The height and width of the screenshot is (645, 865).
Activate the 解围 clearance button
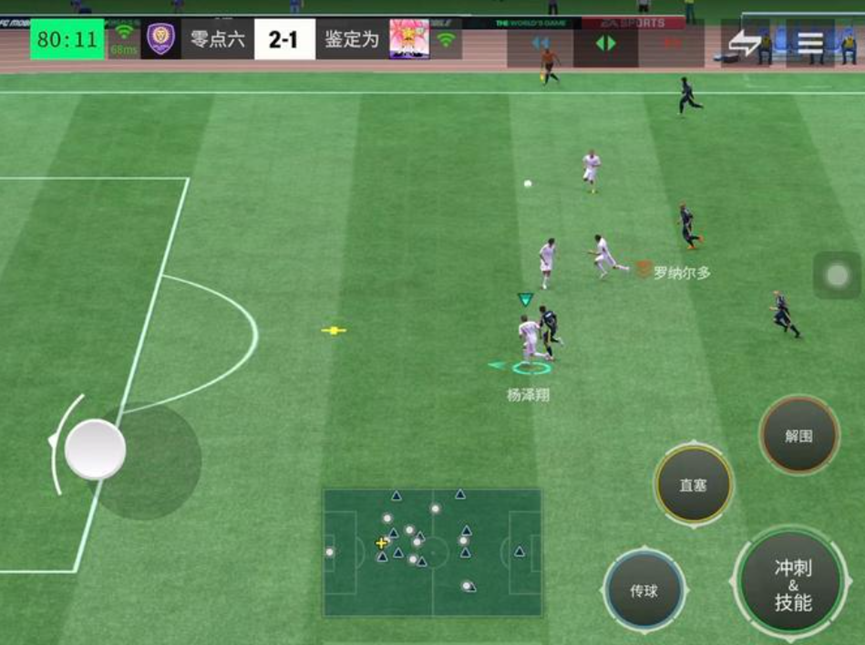coord(798,436)
